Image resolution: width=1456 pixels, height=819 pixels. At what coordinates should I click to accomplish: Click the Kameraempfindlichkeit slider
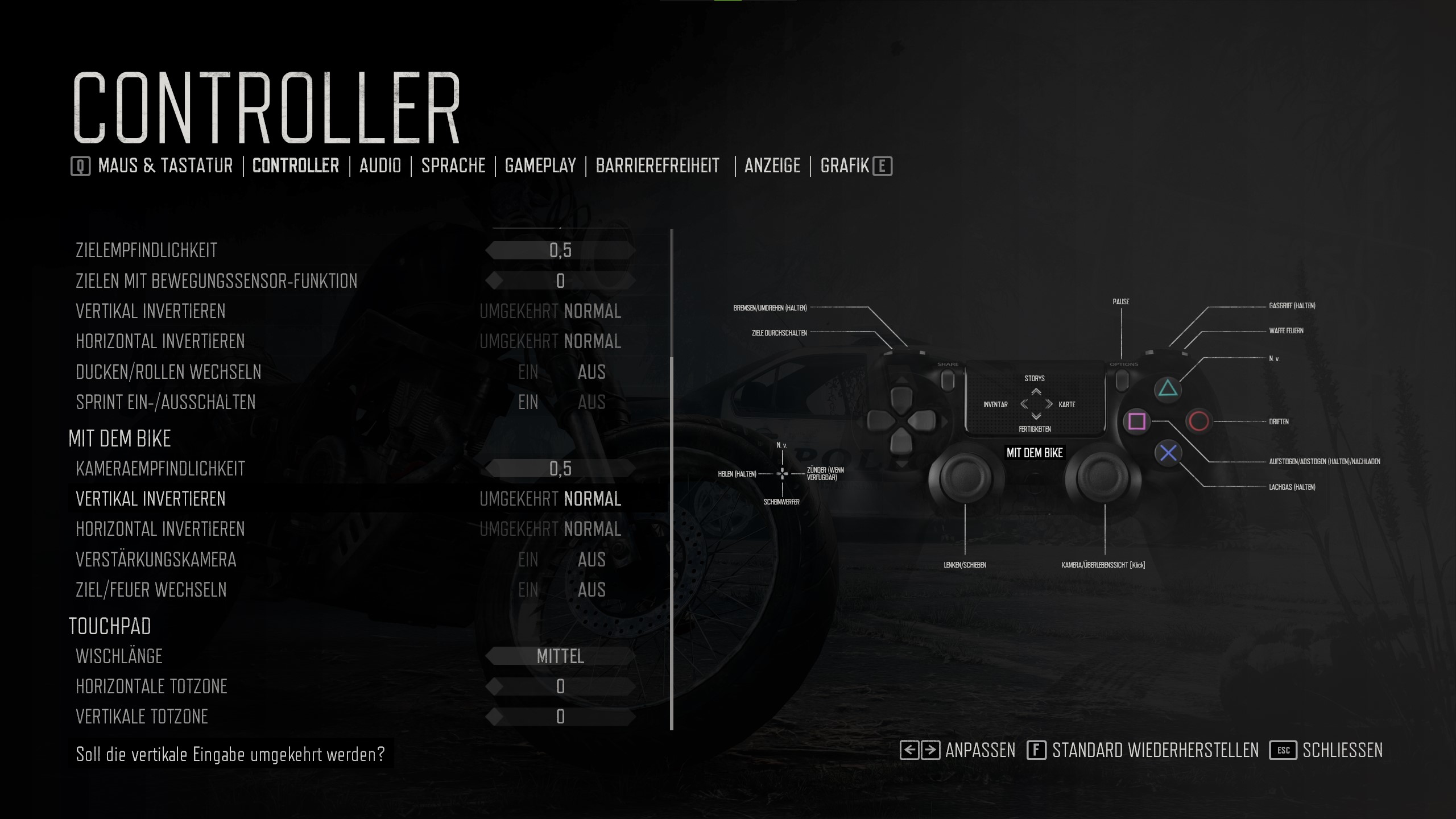pyautogui.click(x=560, y=469)
